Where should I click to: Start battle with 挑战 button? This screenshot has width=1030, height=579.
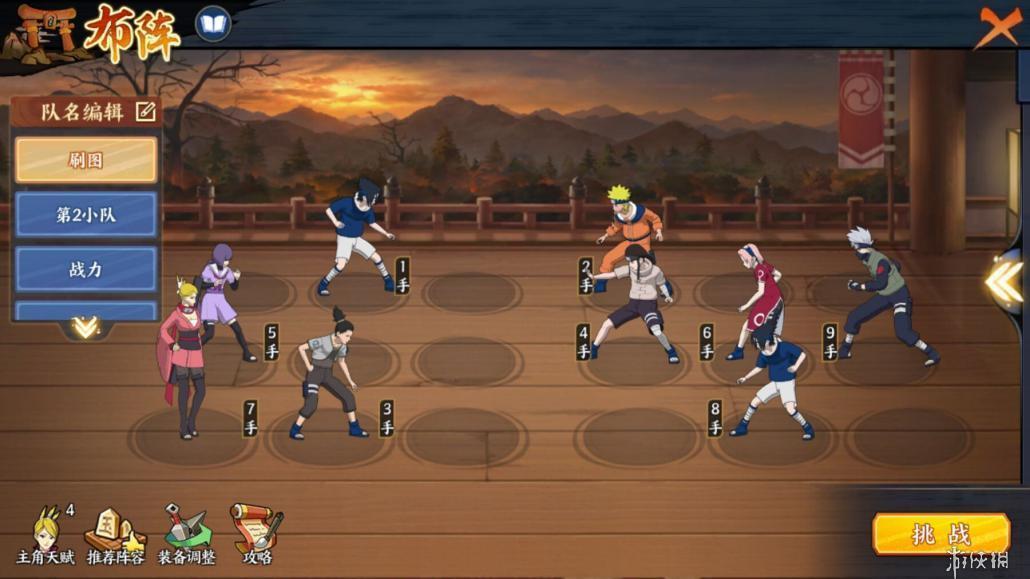pyautogui.click(x=940, y=534)
